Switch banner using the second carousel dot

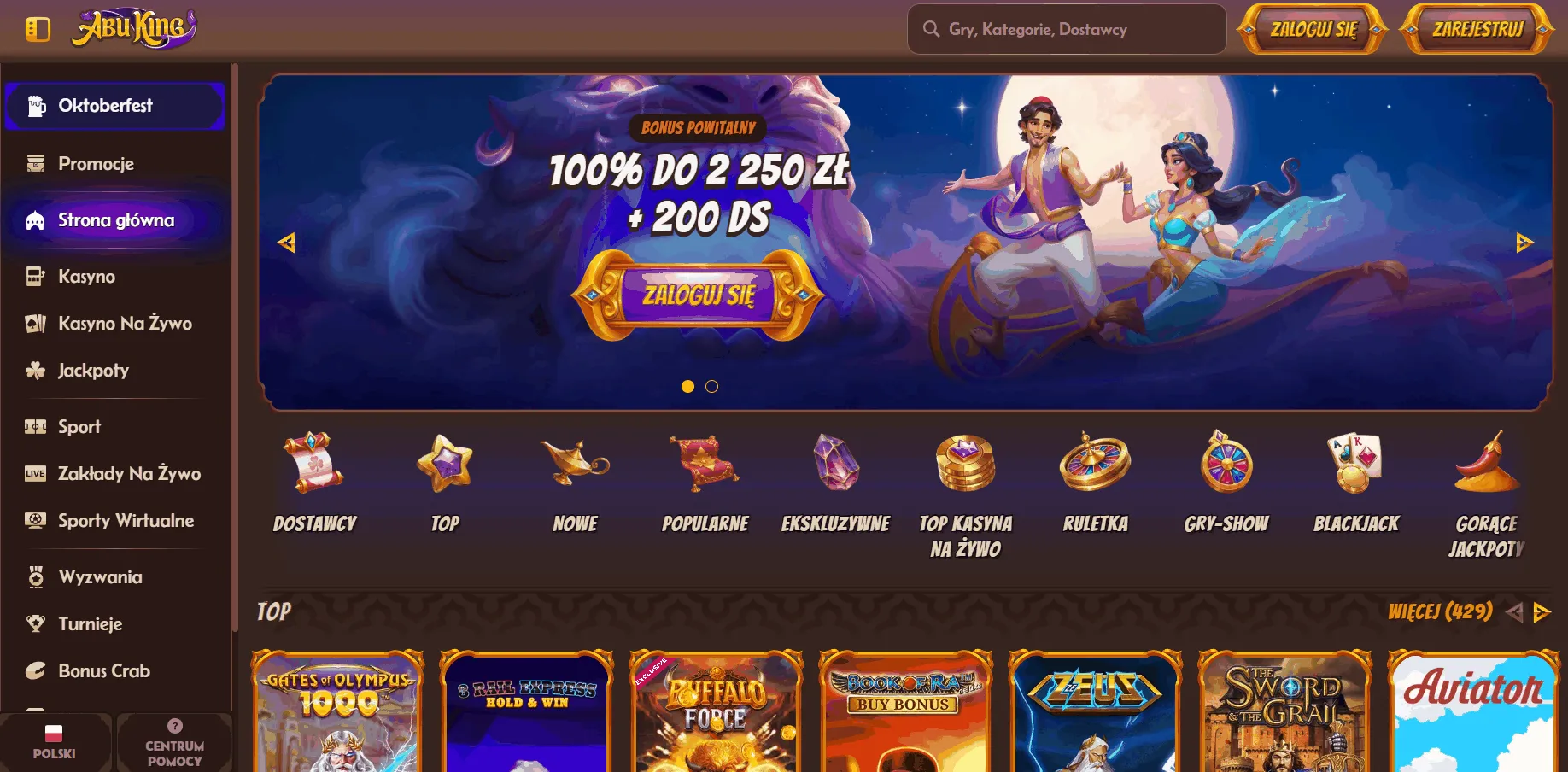(712, 387)
